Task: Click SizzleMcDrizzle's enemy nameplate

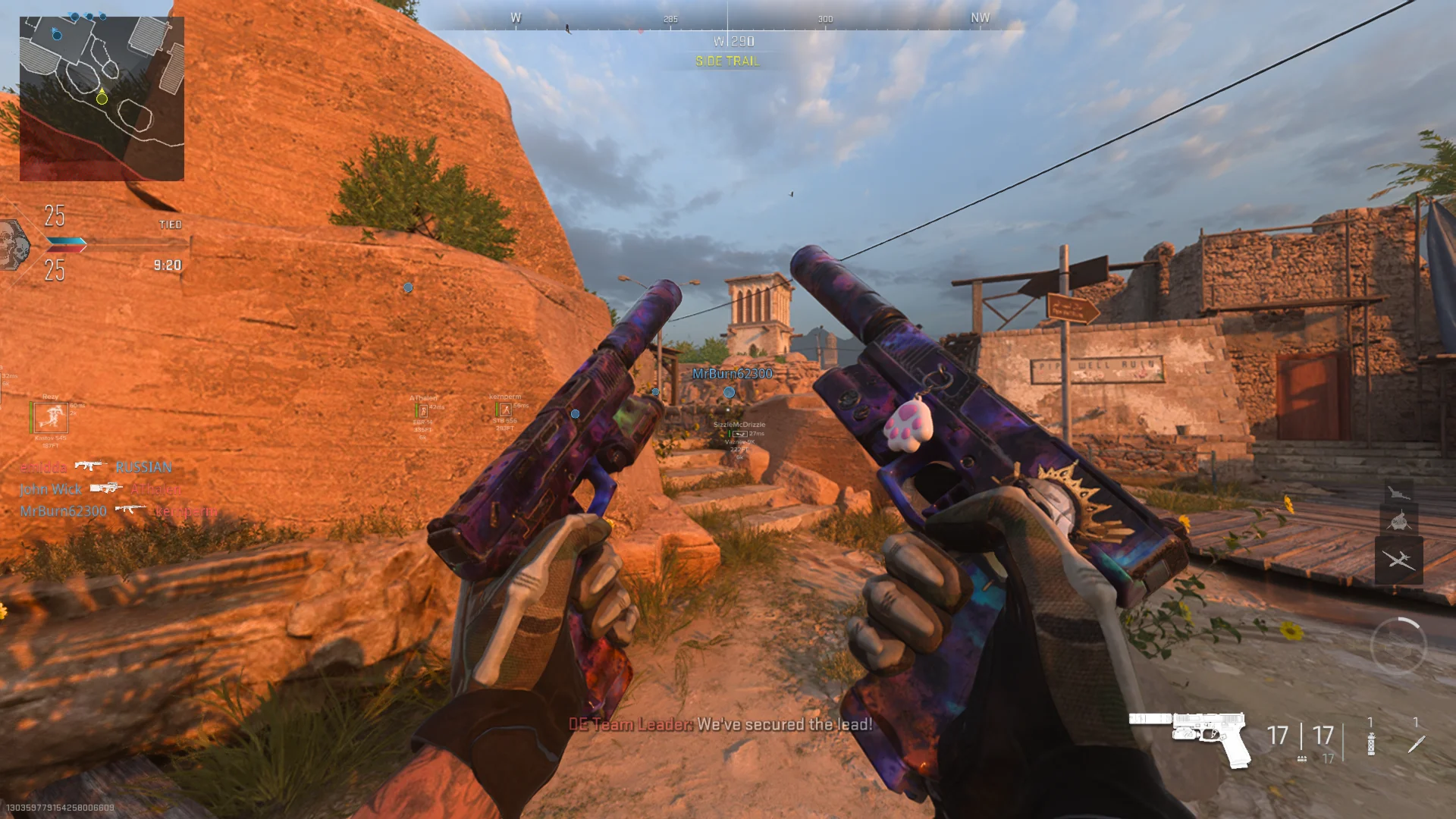Action: (x=739, y=425)
